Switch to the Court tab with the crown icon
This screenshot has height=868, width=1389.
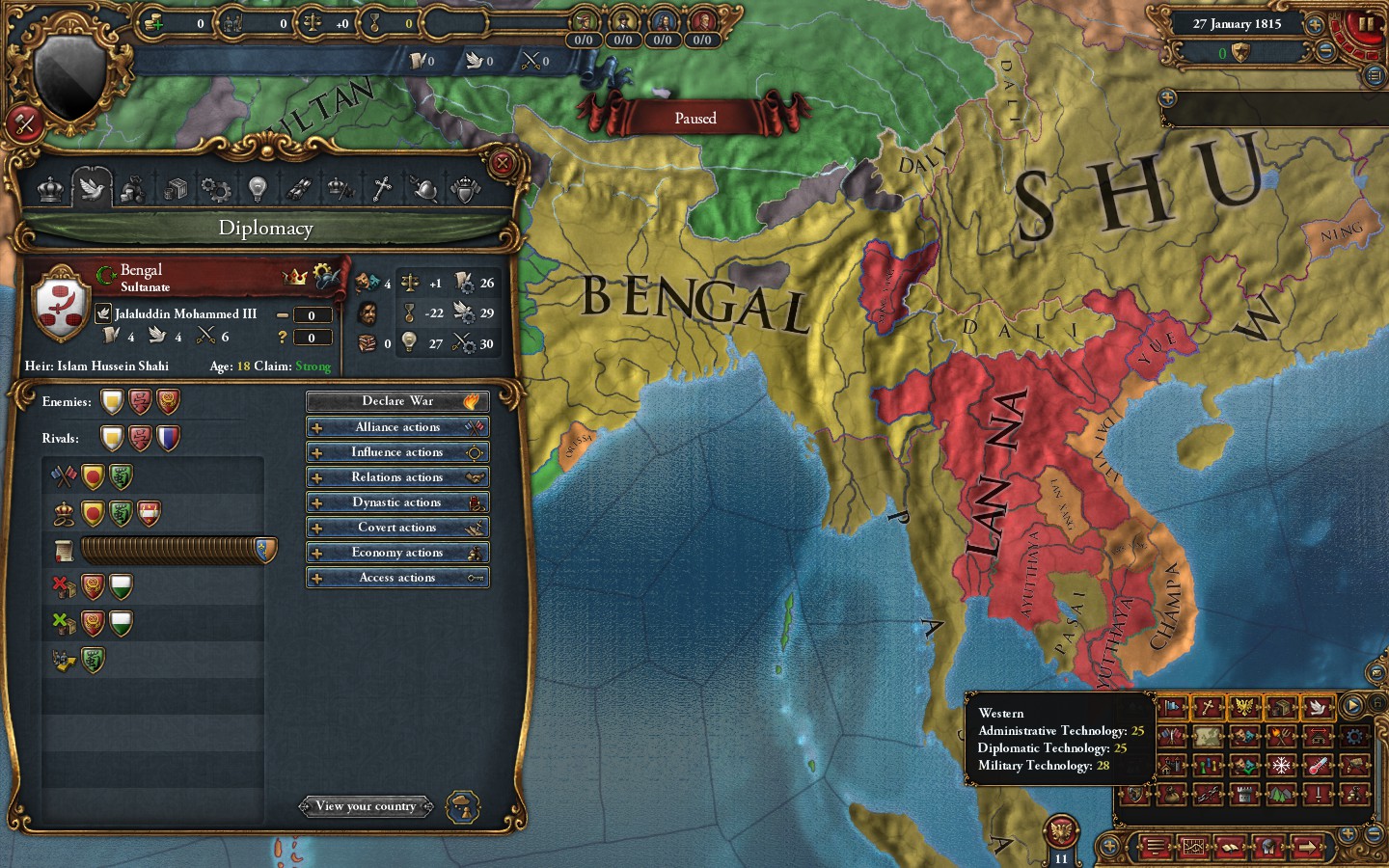pyautogui.click(x=48, y=189)
